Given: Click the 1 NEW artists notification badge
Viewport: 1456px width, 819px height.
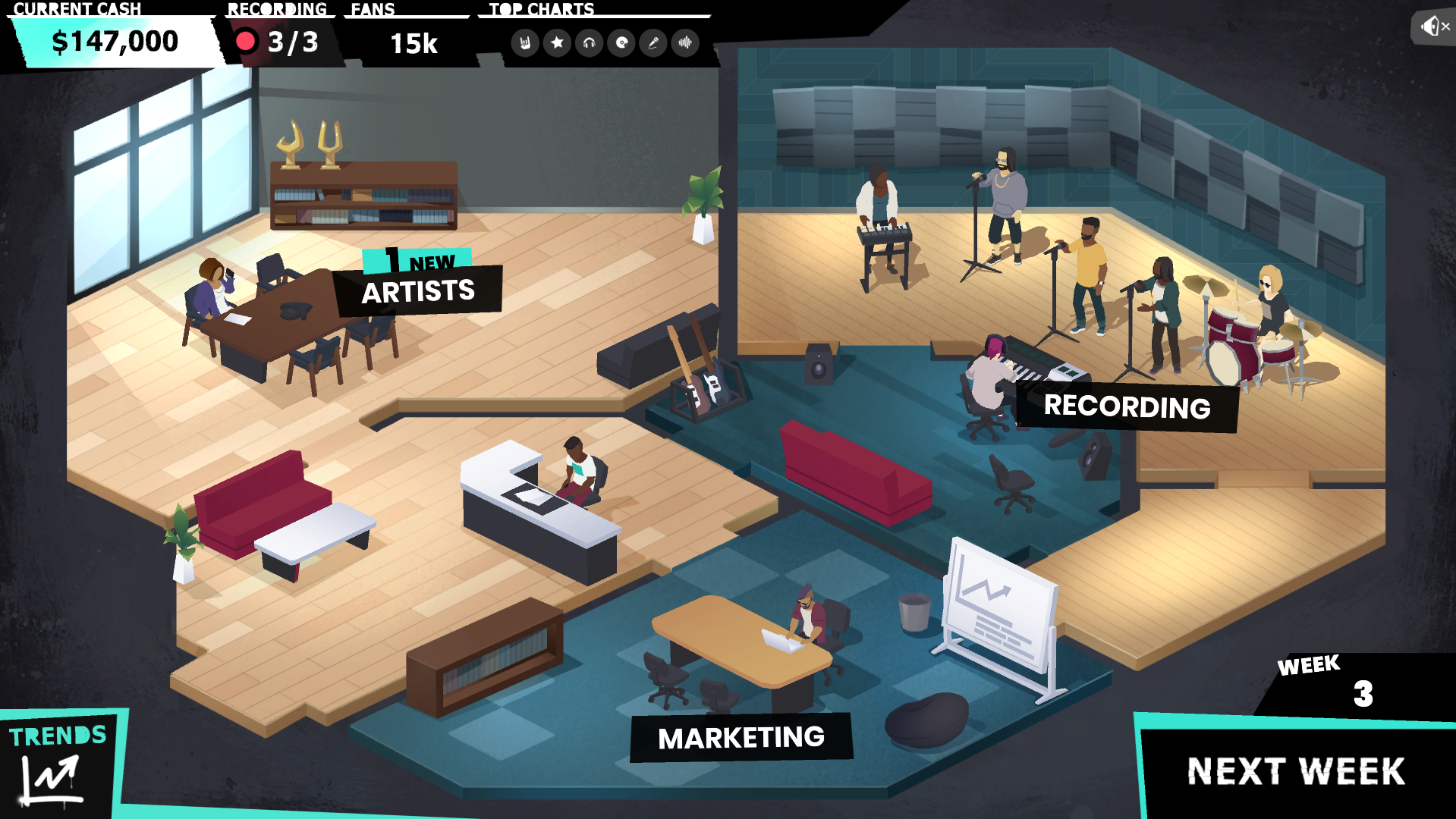Looking at the screenshot, I should (x=417, y=262).
